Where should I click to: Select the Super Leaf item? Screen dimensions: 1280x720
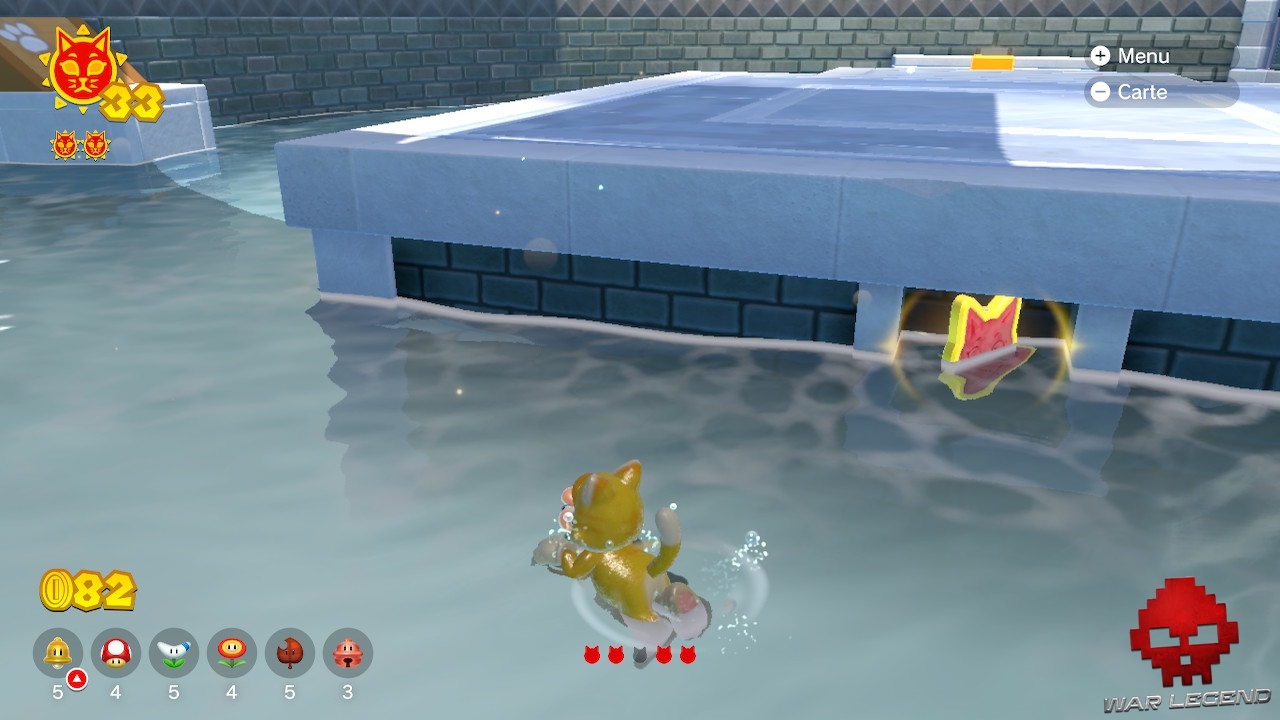[292, 650]
